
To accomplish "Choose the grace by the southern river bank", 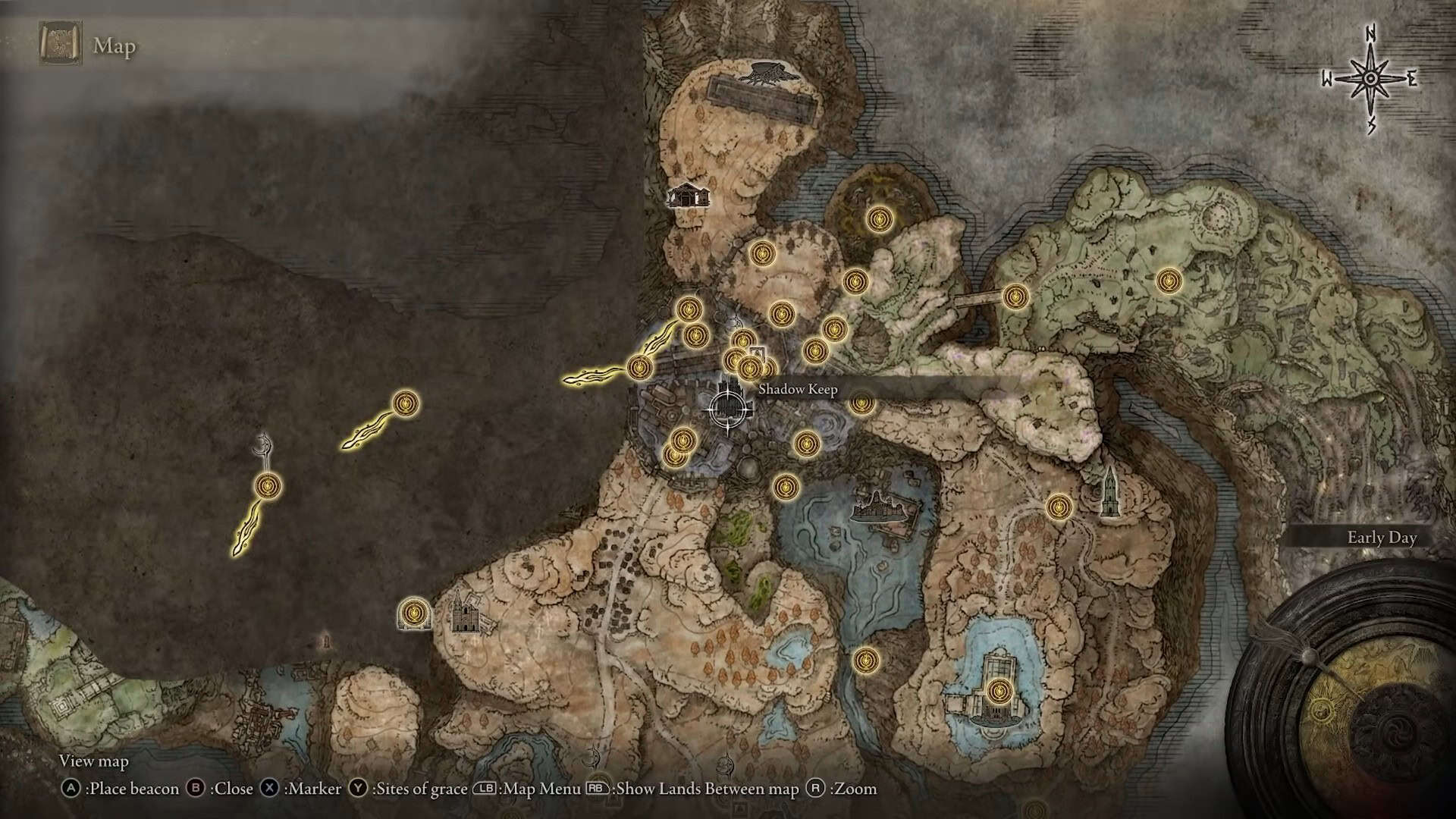I will coord(865,660).
